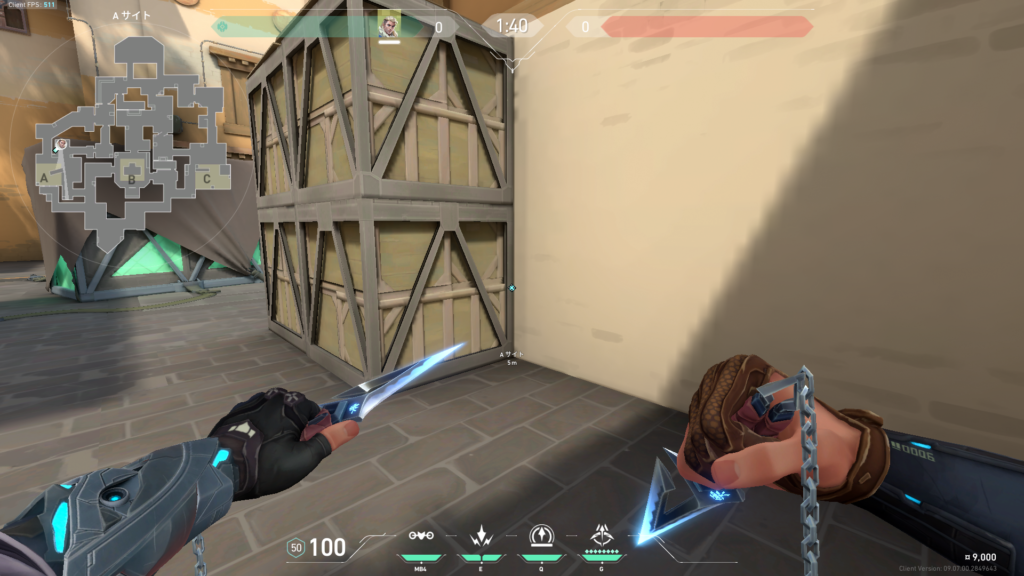This screenshot has width=1024, height=576.
Task: Click the player agent marker on minimap
Action: coord(61,146)
